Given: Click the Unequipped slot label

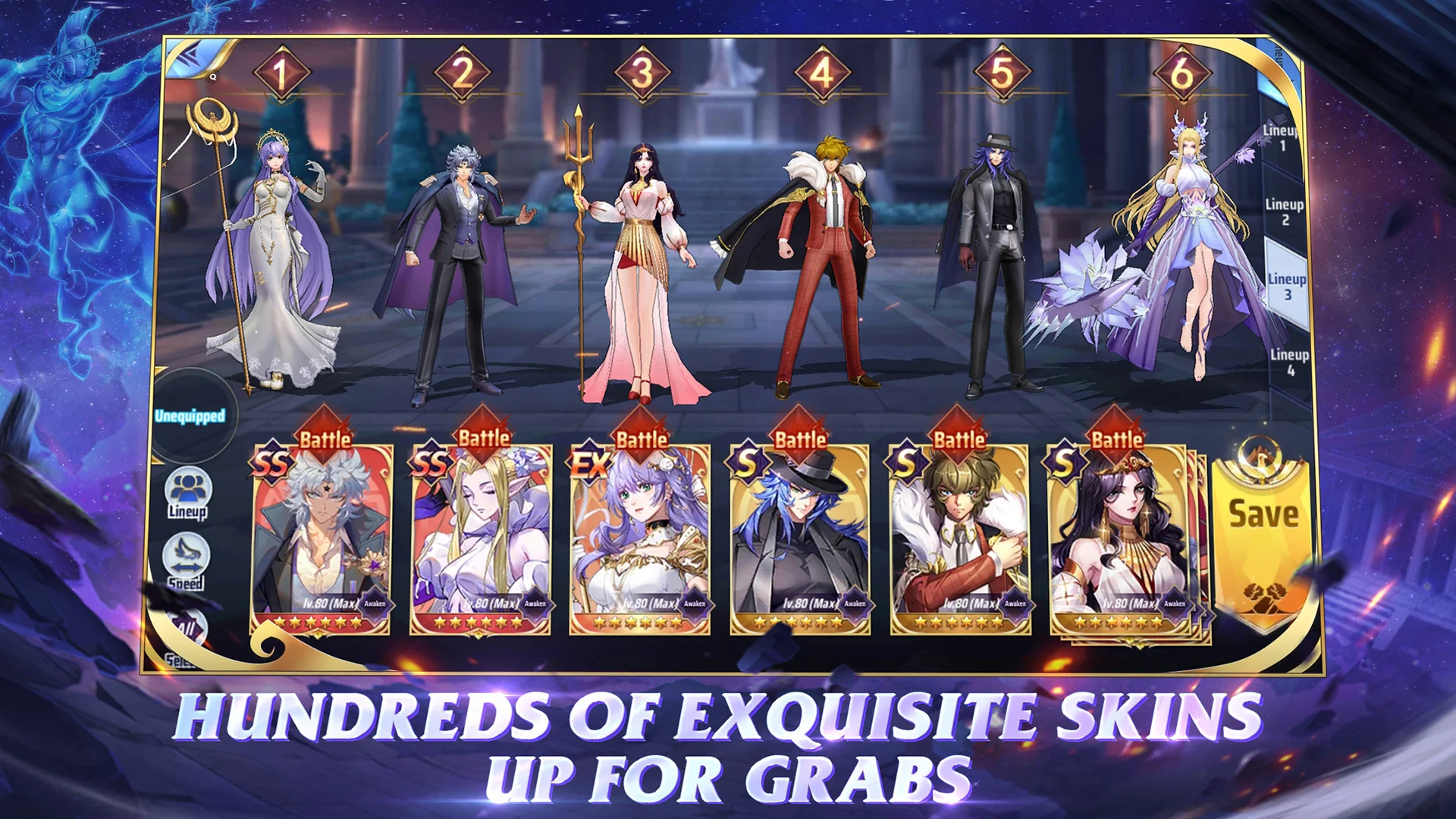Looking at the screenshot, I should [x=190, y=415].
